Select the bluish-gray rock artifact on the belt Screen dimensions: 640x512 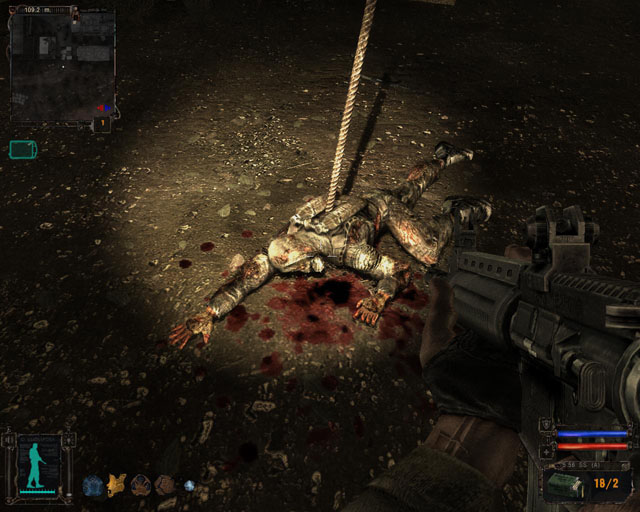coord(92,486)
